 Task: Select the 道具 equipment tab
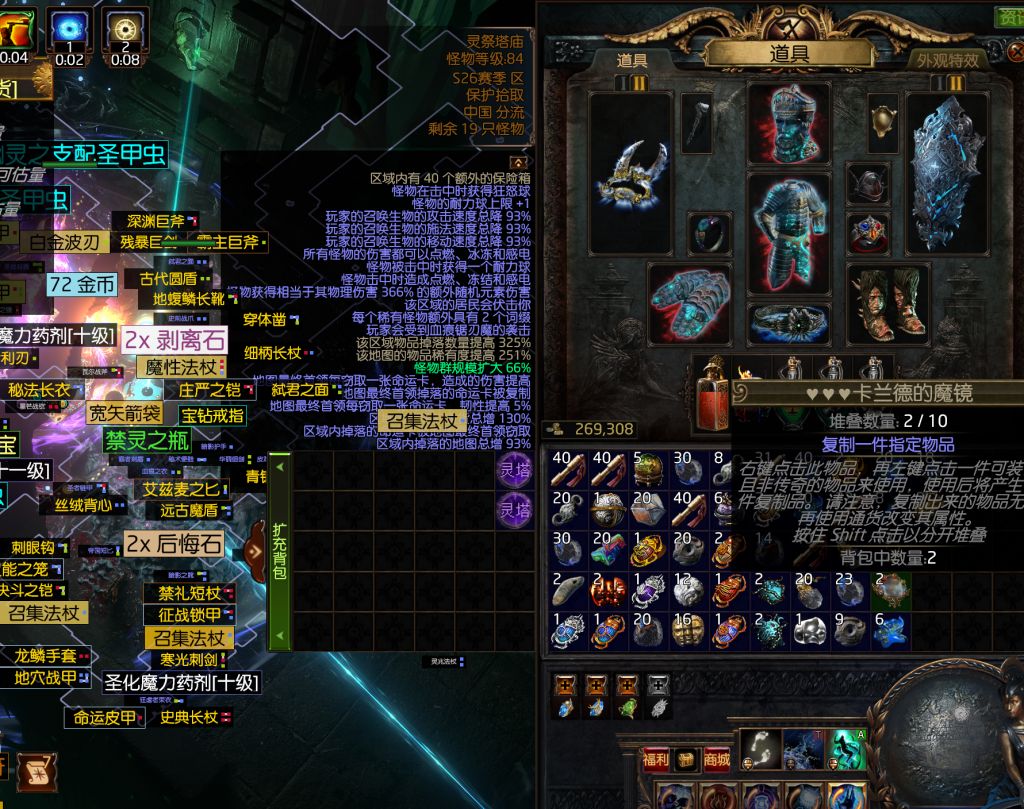pyautogui.click(x=632, y=61)
